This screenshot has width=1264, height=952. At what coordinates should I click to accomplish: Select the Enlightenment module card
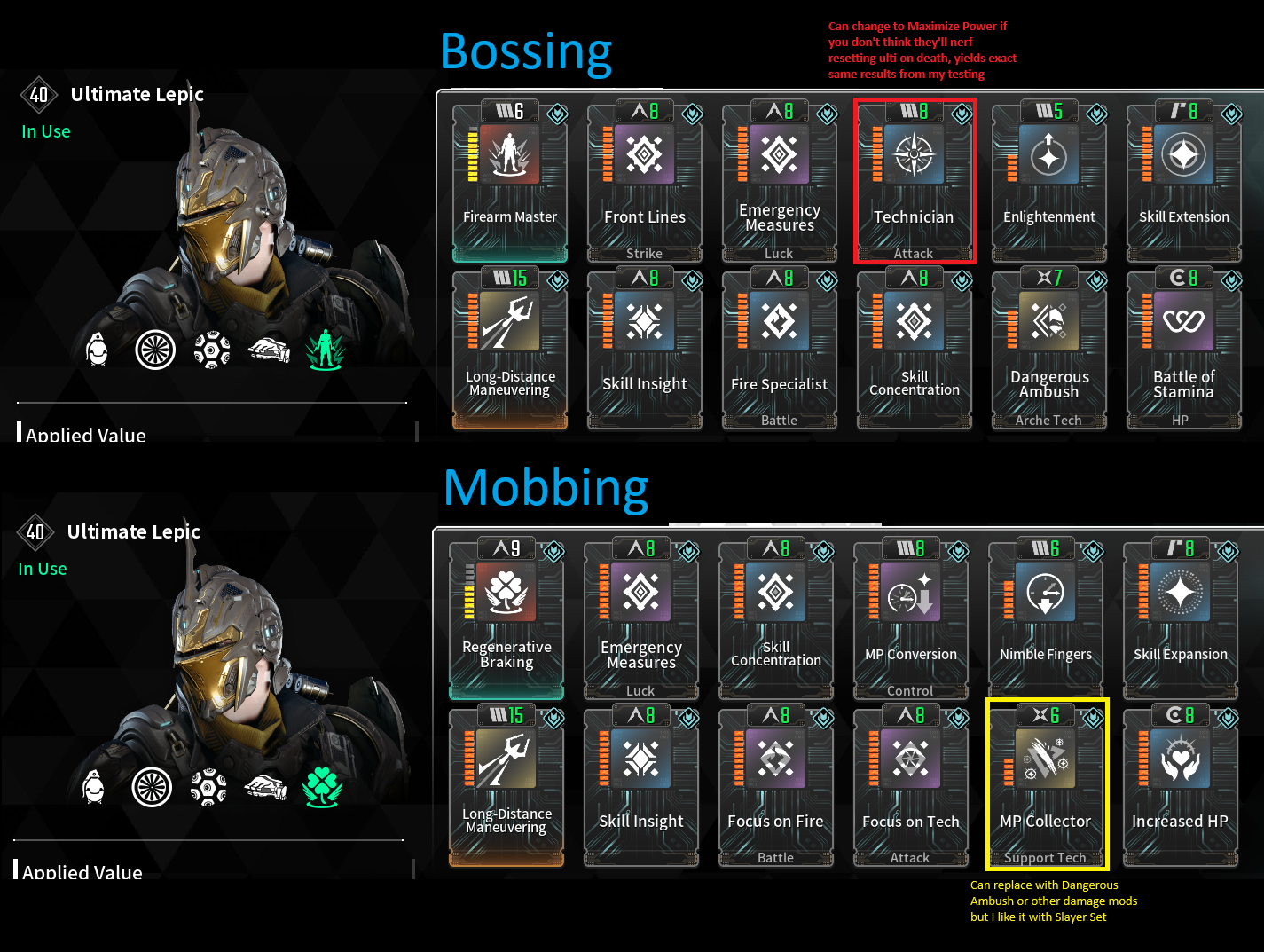1049,182
